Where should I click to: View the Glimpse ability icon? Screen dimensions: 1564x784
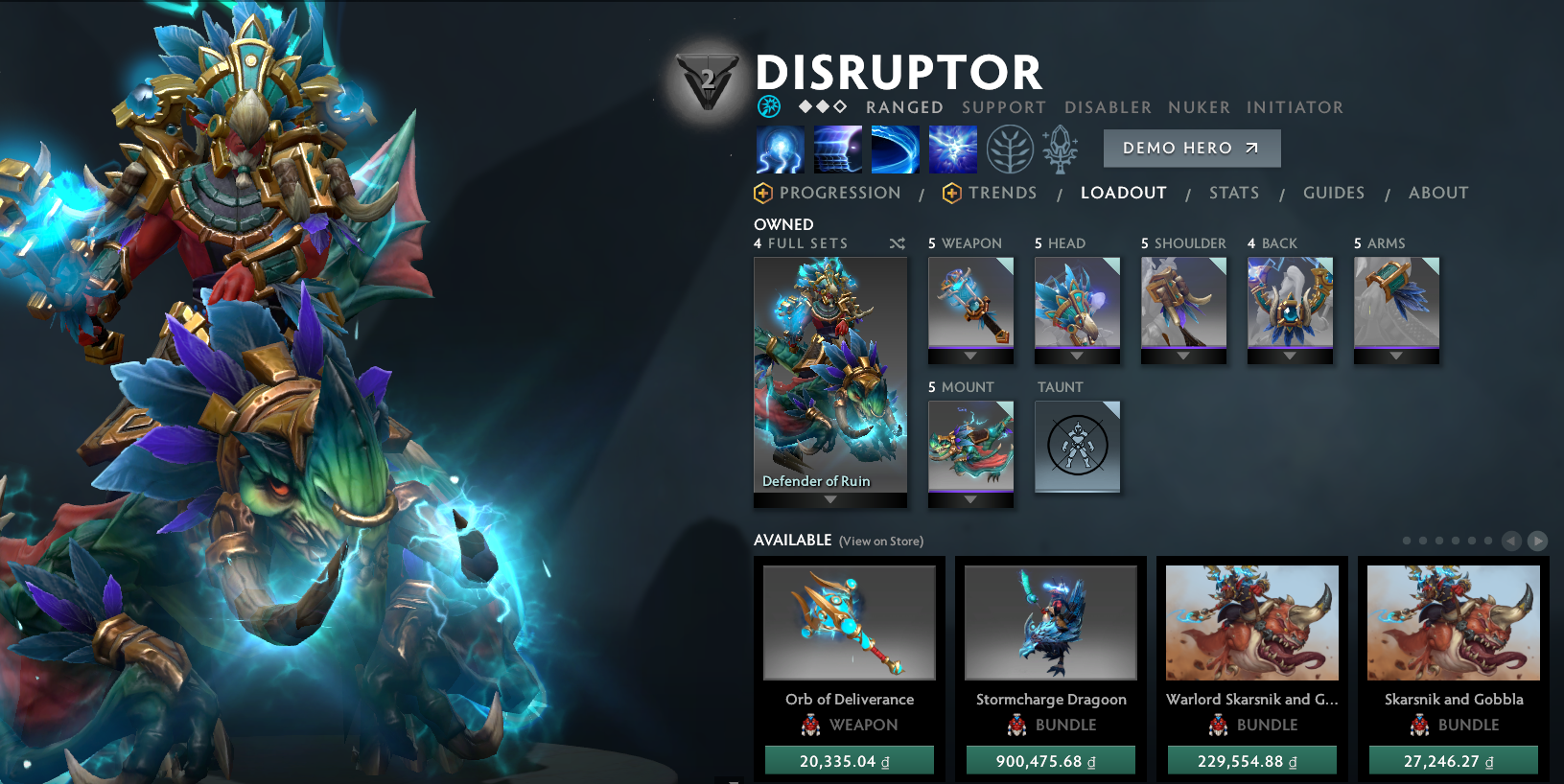click(838, 149)
